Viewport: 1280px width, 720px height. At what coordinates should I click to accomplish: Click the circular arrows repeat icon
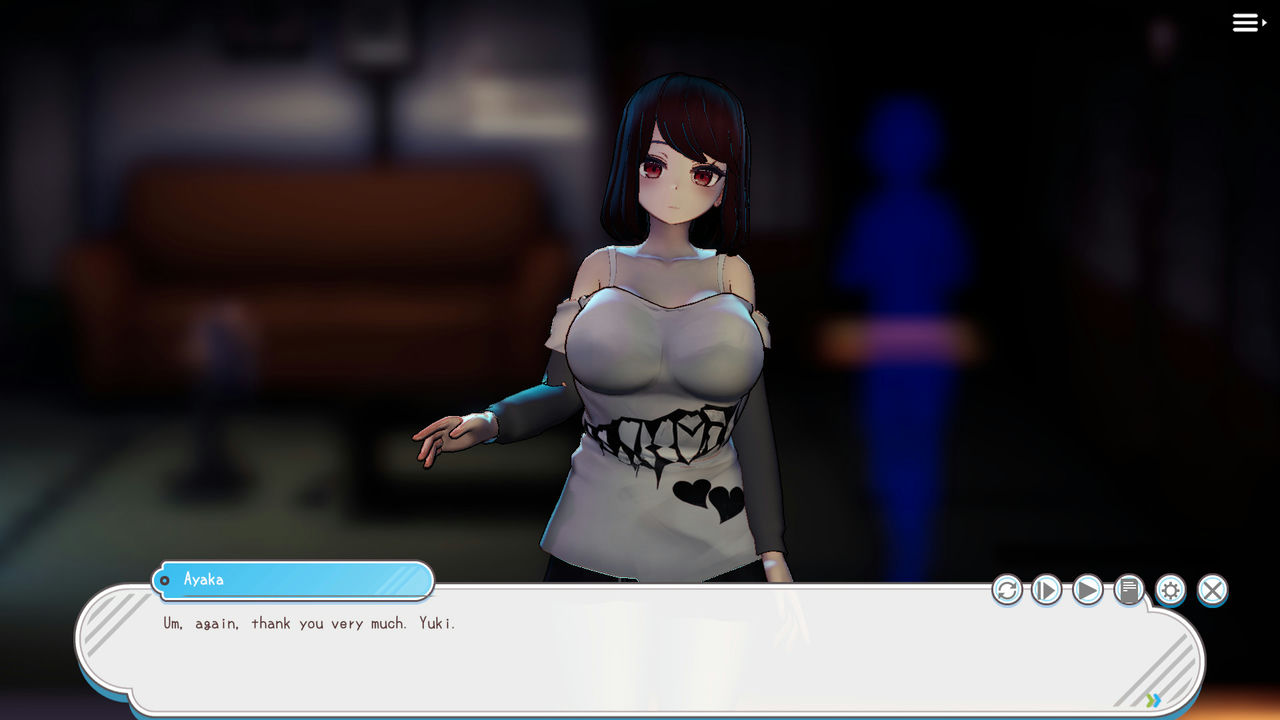pyautogui.click(x=1007, y=590)
